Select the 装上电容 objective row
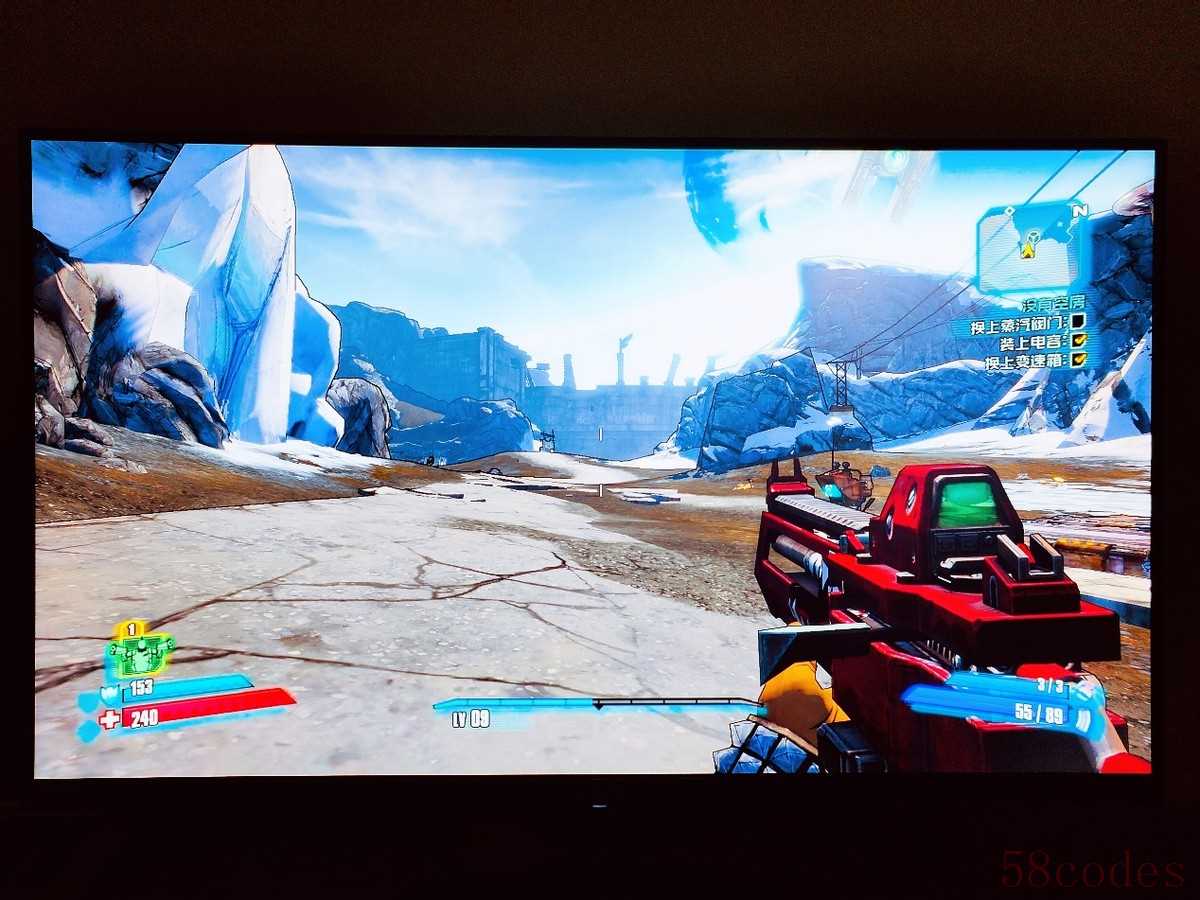 coord(1040,341)
